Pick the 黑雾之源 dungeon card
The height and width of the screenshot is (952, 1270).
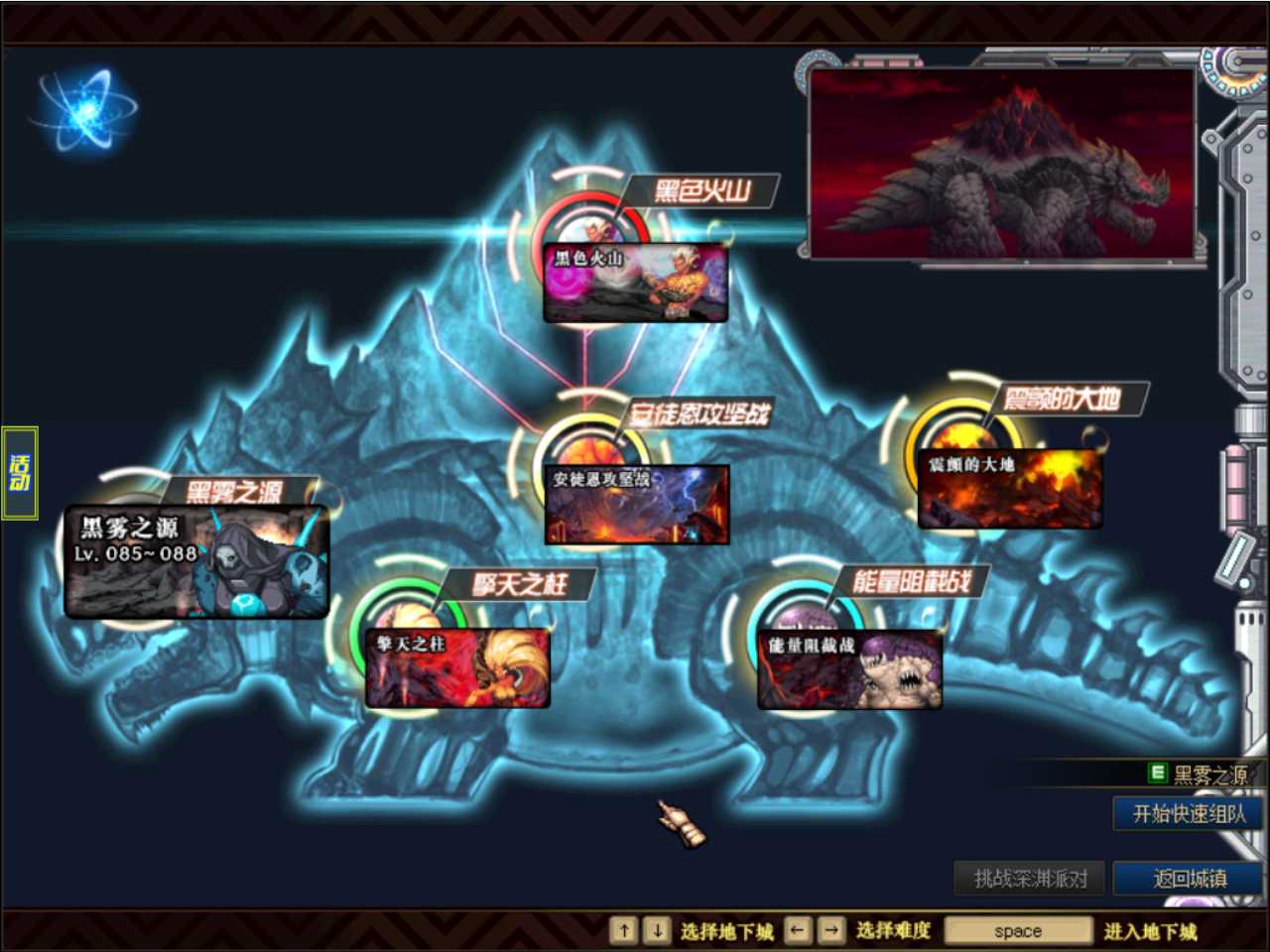(196, 562)
